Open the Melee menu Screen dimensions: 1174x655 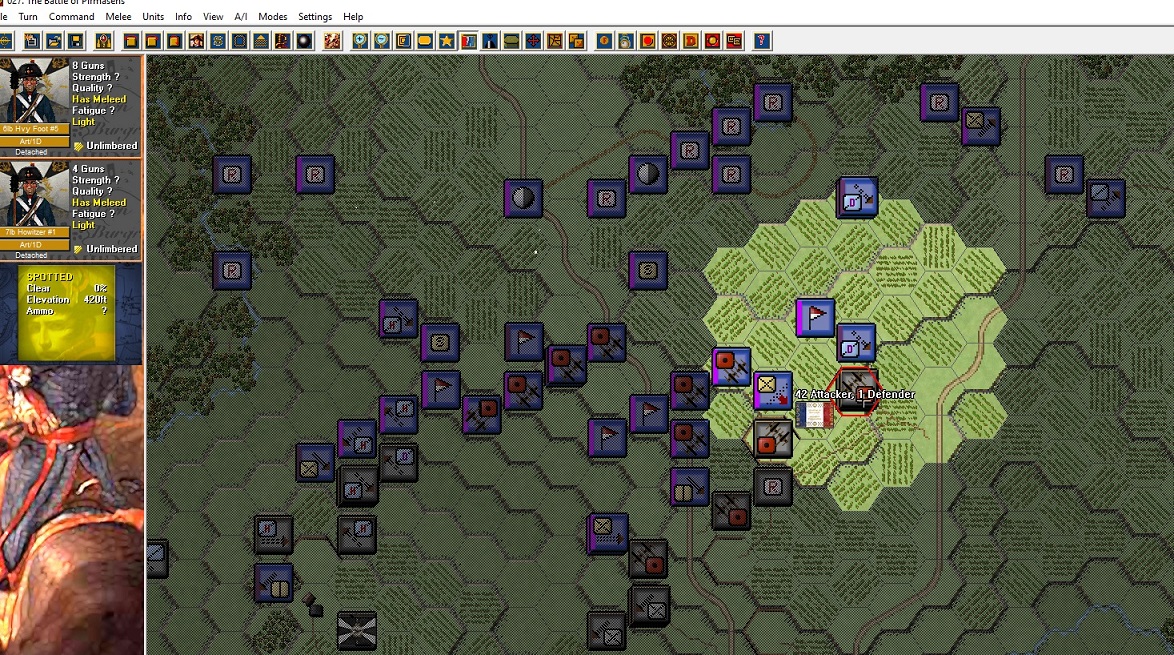[118, 17]
